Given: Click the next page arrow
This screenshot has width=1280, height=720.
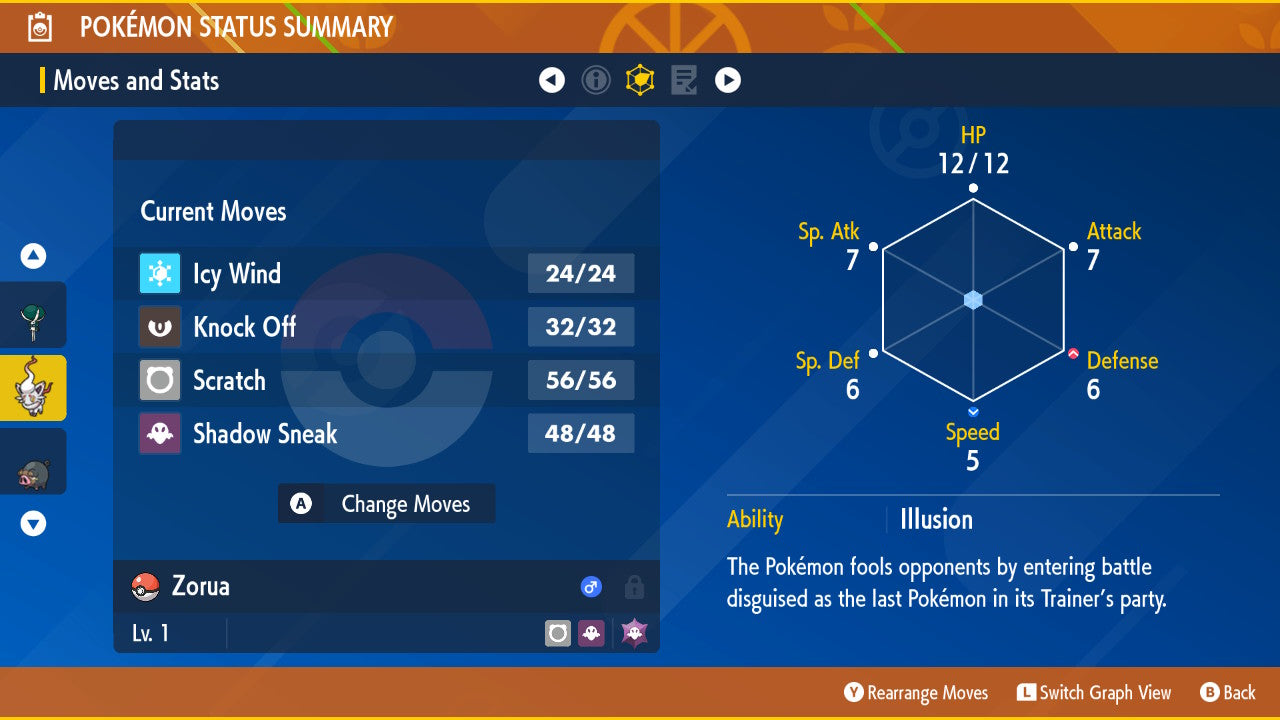Looking at the screenshot, I should click(x=727, y=79).
